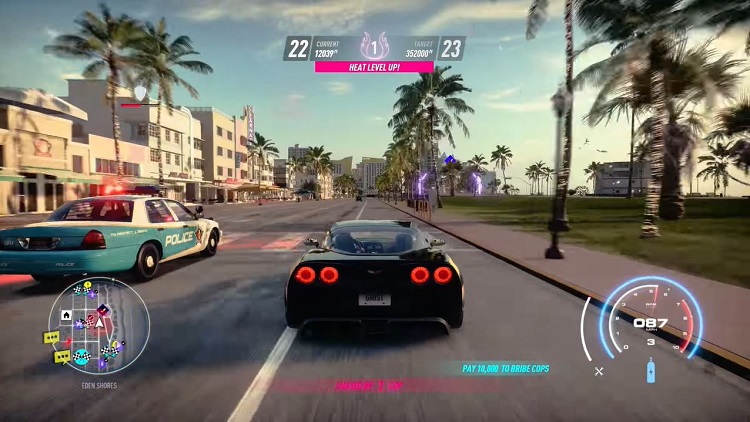750x422 pixels.
Task: Open the upper yellow chat bubble icon
Action: coord(51,338)
